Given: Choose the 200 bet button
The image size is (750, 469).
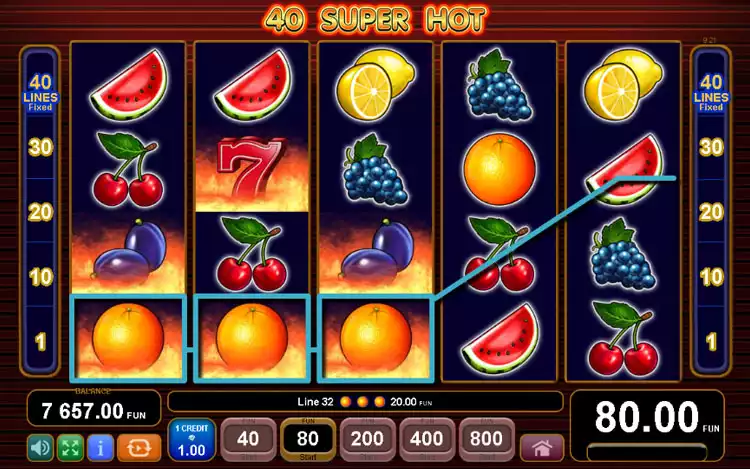Looking at the screenshot, I should [x=367, y=438].
